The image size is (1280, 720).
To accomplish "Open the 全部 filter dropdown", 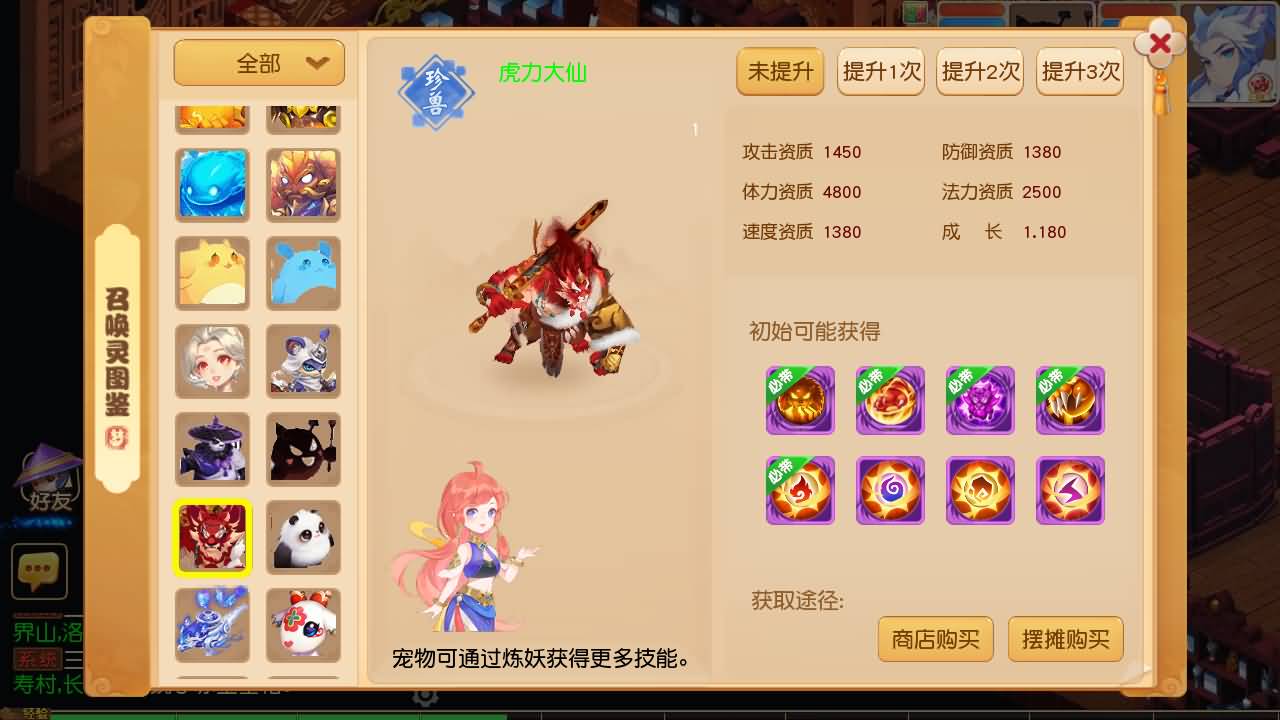I will pyautogui.click(x=259, y=62).
